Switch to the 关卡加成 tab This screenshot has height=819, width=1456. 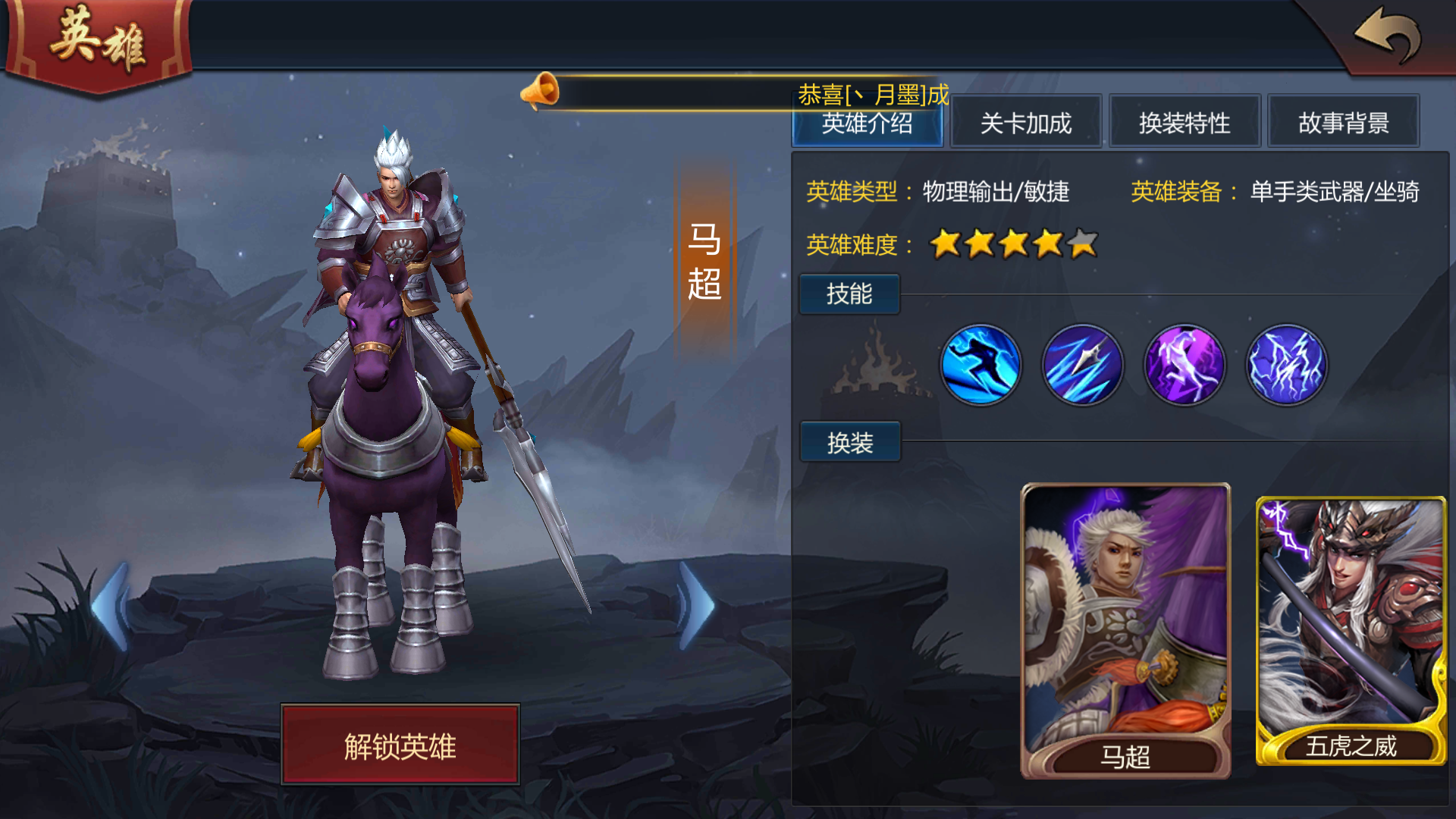point(1026,122)
